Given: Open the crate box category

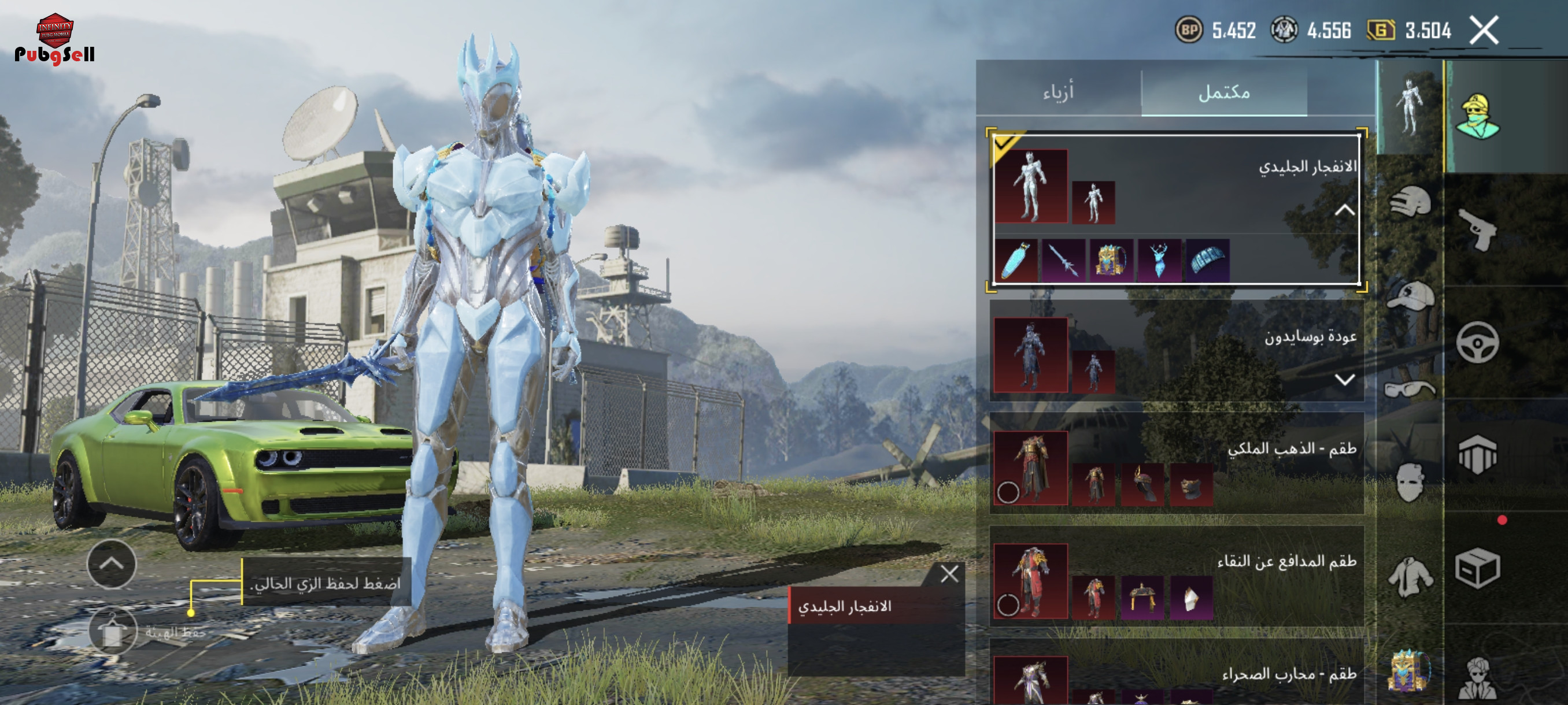Looking at the screenshot, I should pos(1477,568).
